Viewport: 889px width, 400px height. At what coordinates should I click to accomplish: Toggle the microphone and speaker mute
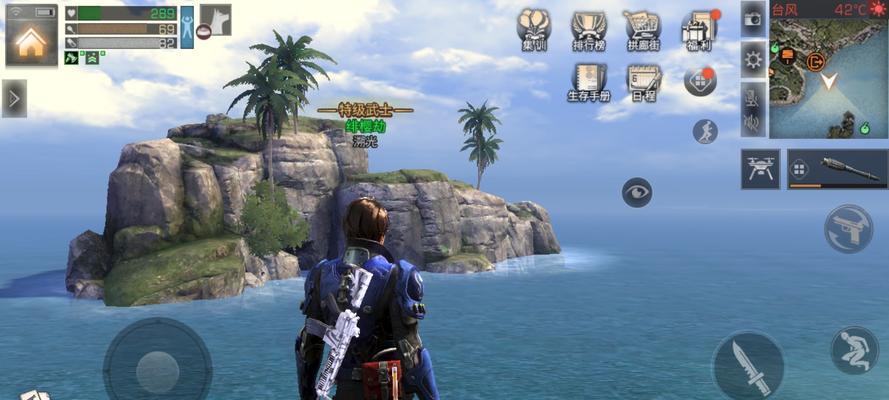click(x=753, y=110)
